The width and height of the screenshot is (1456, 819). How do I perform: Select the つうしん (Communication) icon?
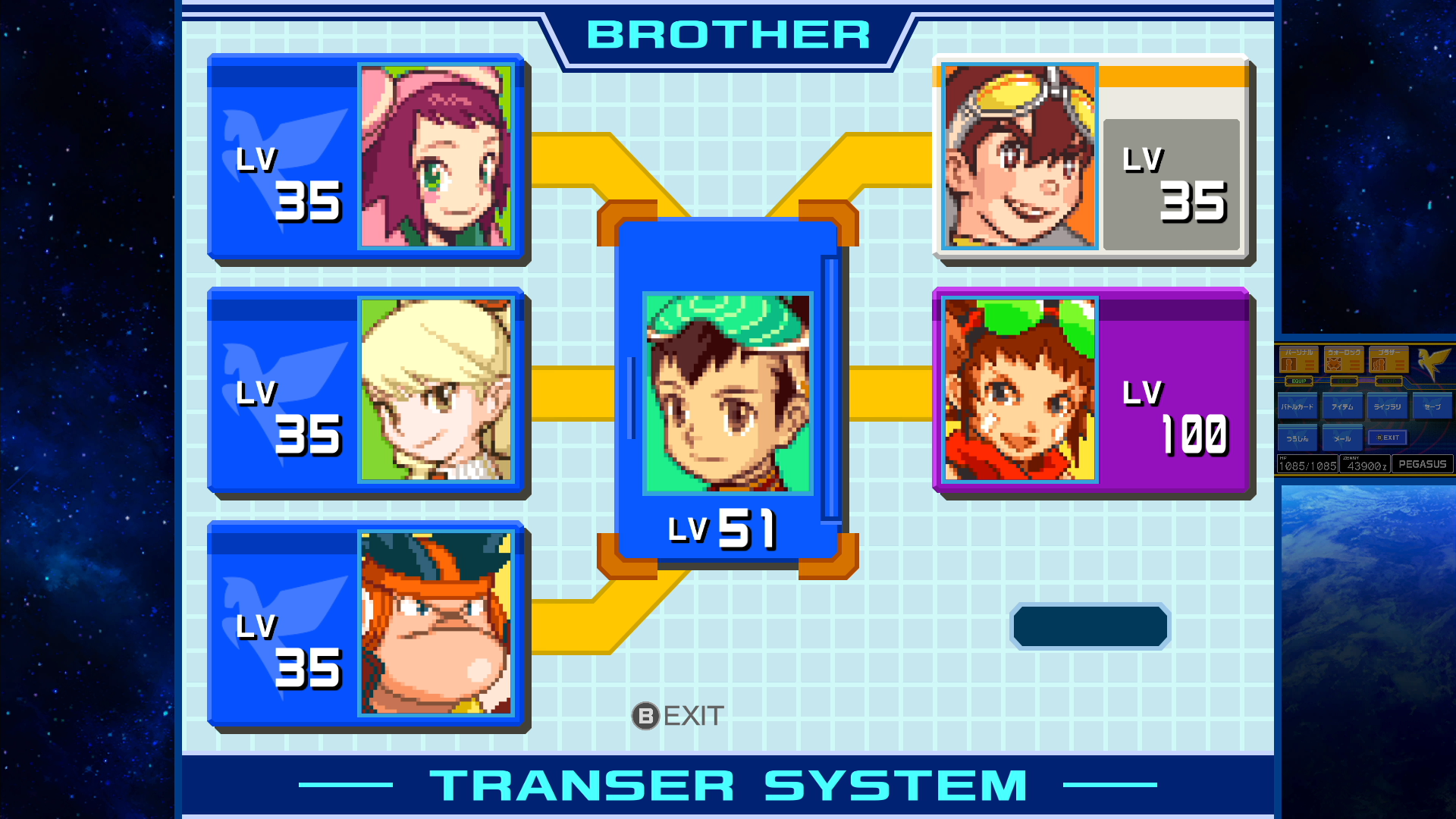(x=1298, y=438)
